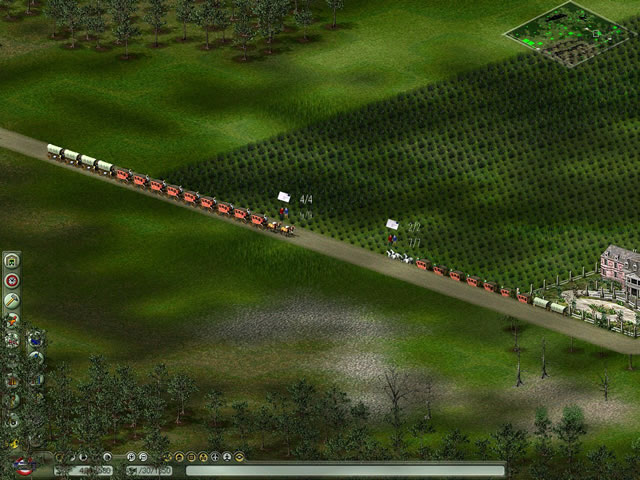
Task: Select the red round sign icon
Action: (12, 281)
